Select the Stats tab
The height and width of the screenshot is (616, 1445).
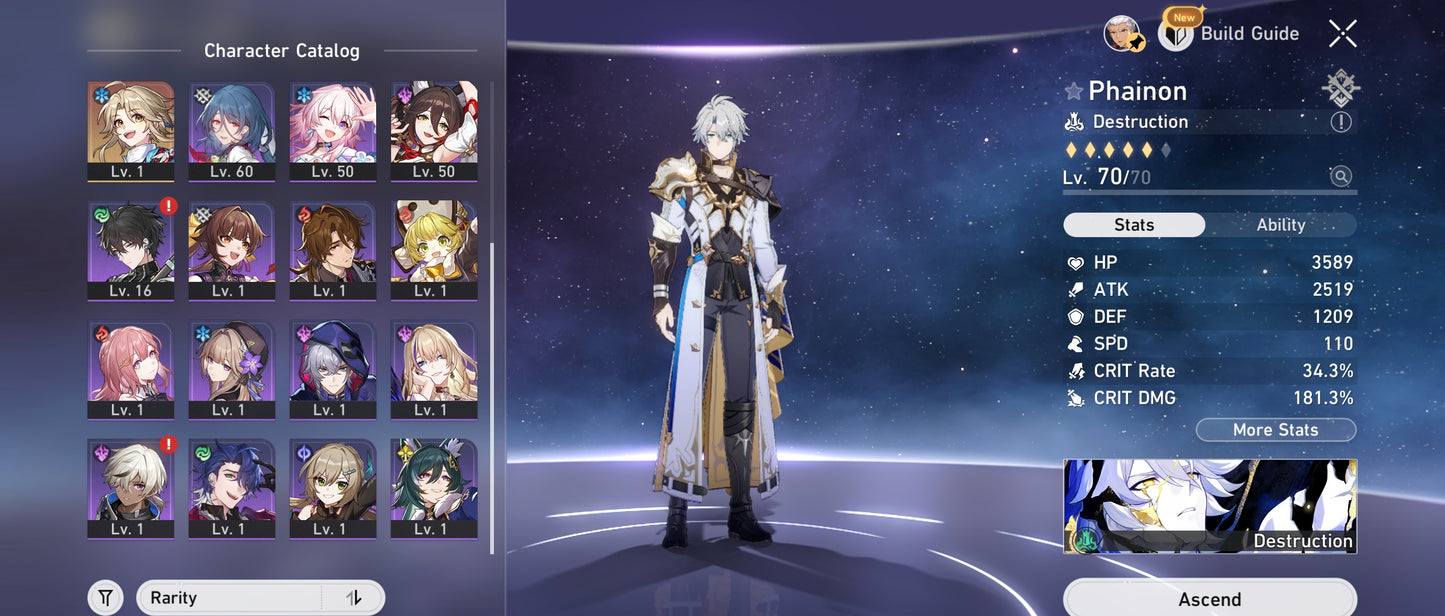point(1134,225)
